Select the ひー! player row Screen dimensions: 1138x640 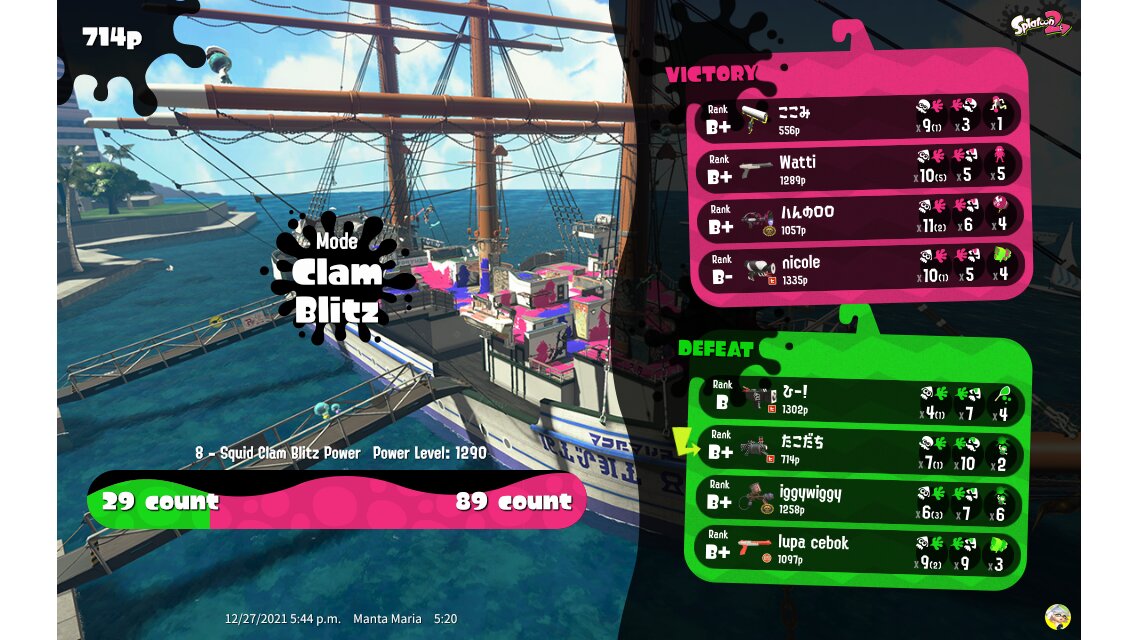[860, 399]
